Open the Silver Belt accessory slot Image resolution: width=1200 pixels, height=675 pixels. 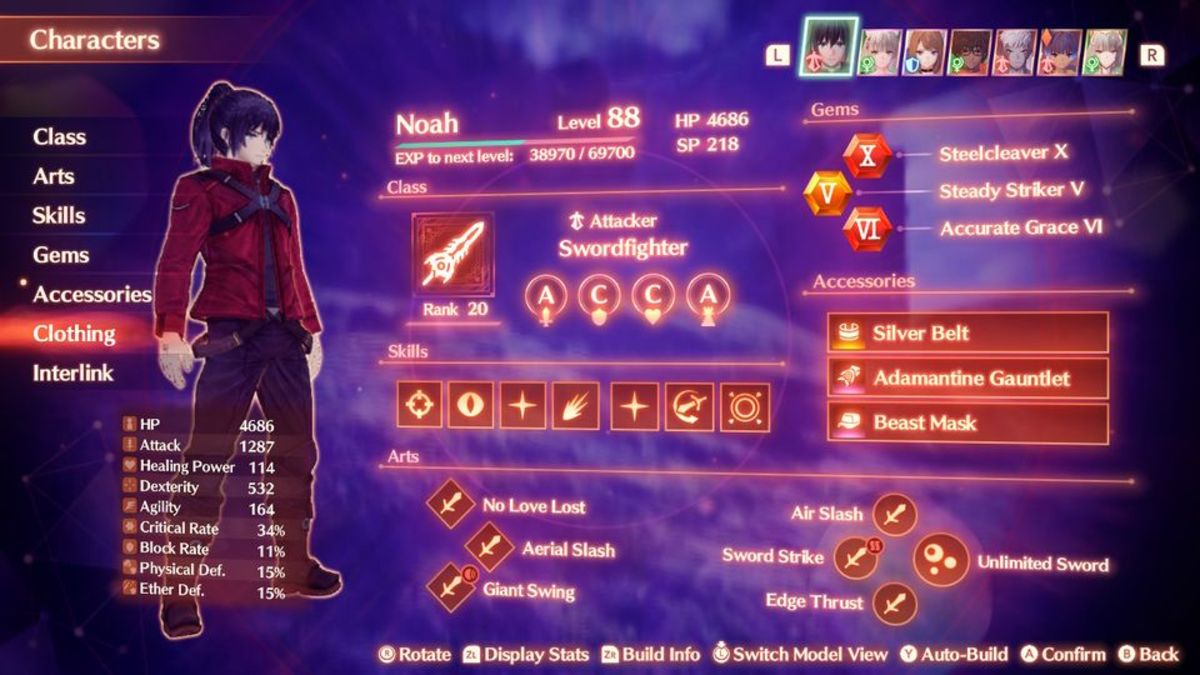click(x=967, y=333)
